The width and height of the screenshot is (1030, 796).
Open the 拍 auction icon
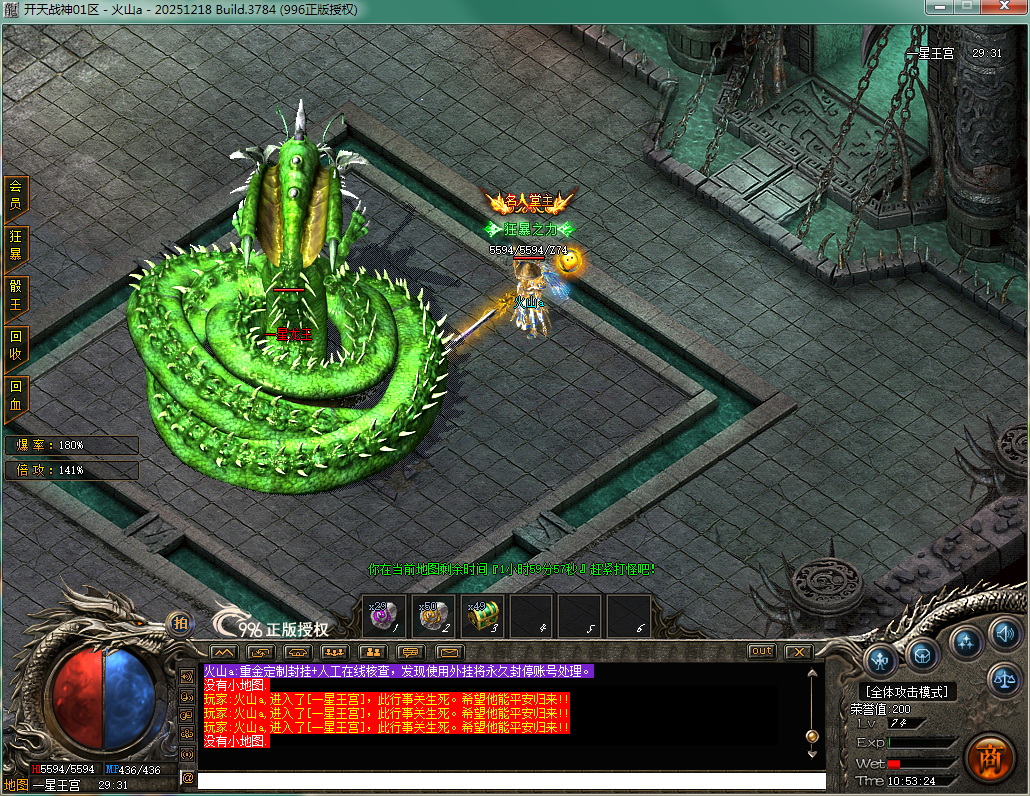(x=180, y=622)
